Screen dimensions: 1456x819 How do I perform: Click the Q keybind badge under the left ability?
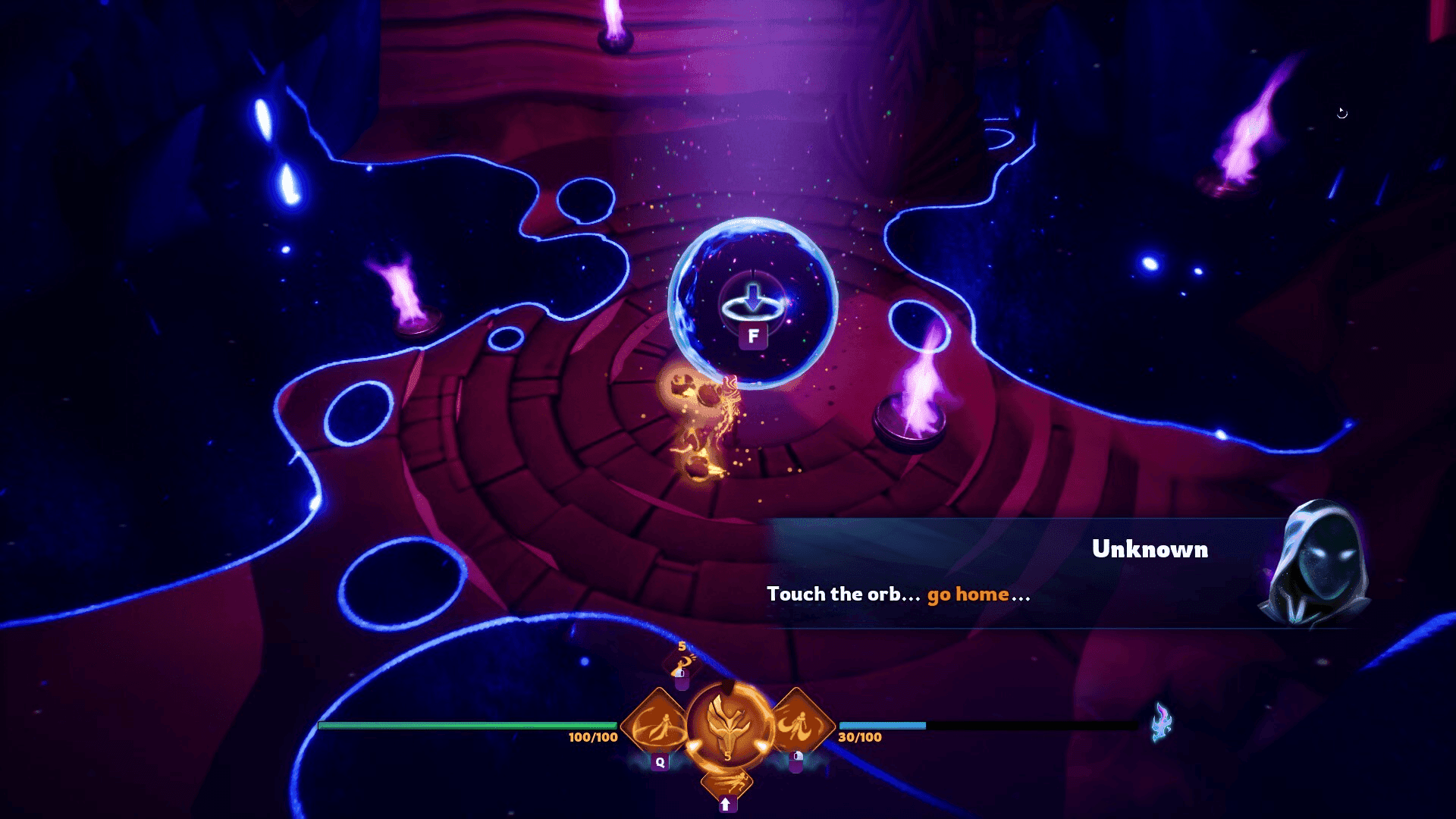[x=661, y=761]
